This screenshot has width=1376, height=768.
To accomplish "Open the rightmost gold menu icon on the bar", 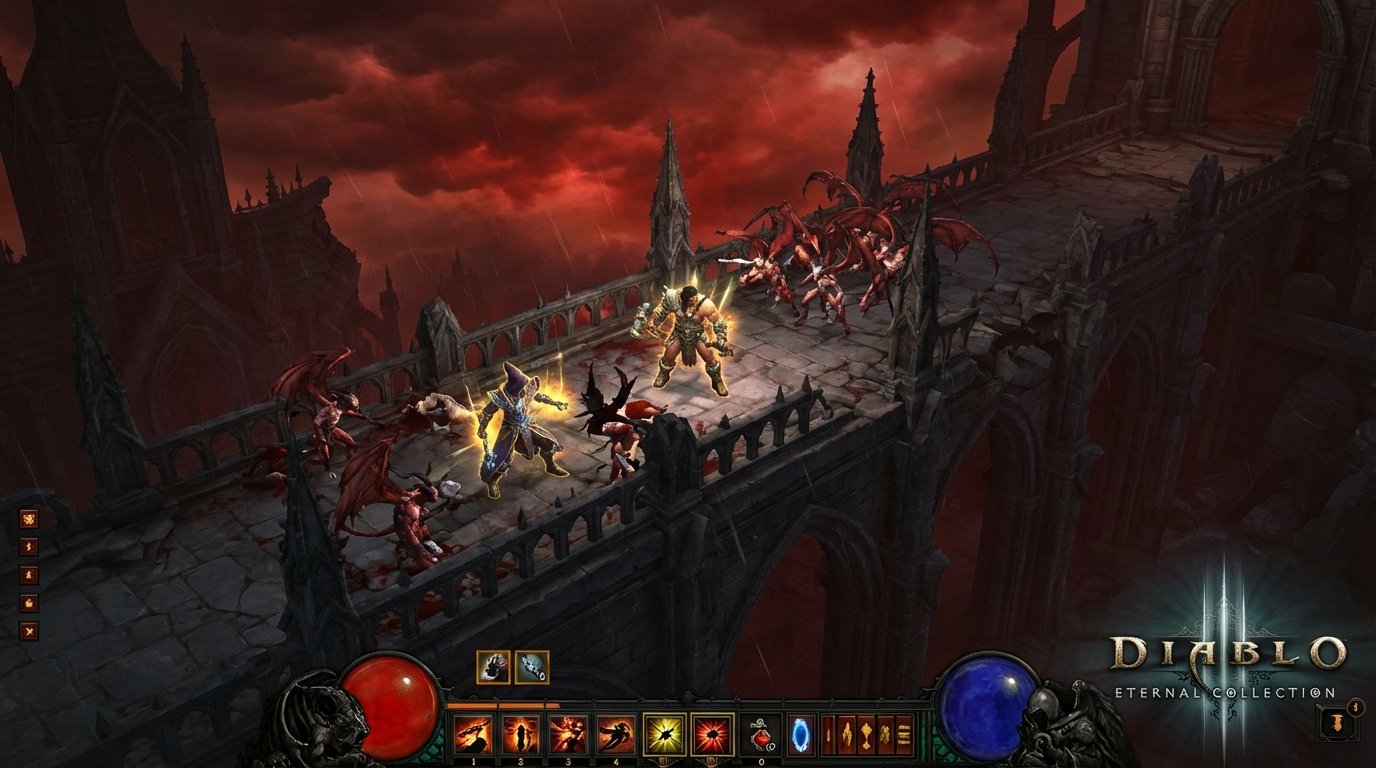I will (x=904, y=732).
